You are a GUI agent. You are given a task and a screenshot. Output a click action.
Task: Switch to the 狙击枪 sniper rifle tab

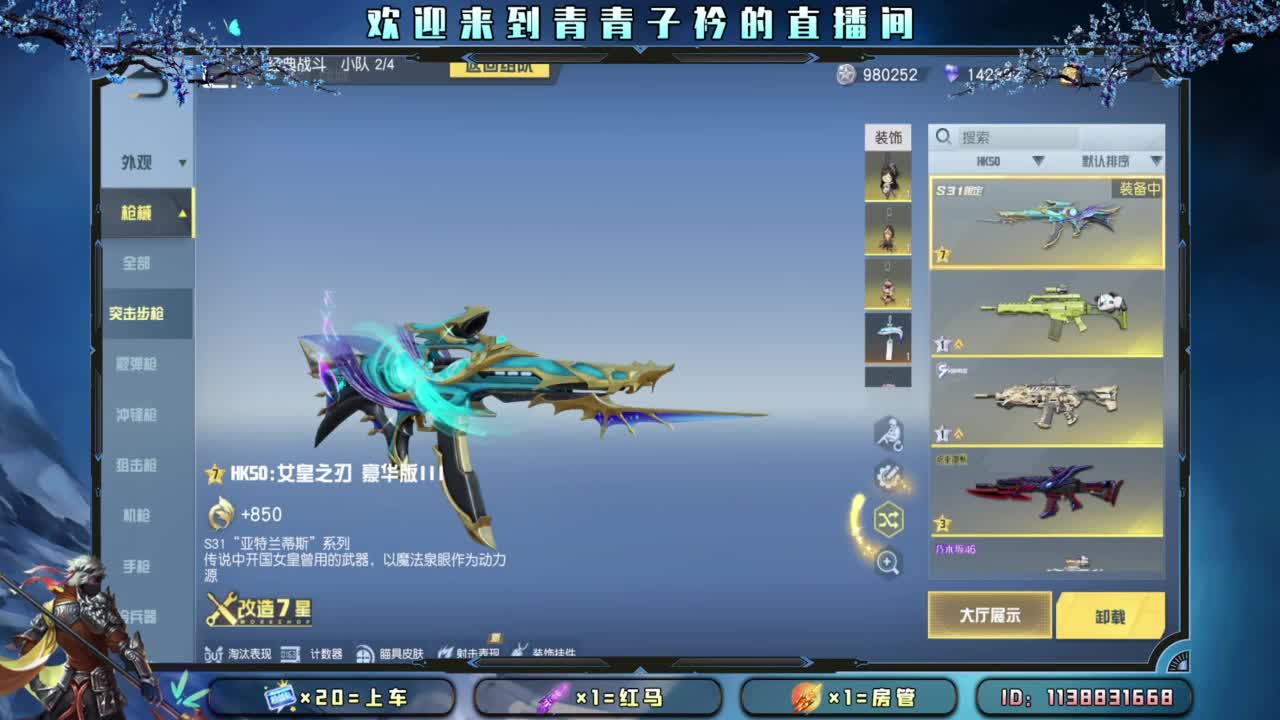point(137,465)
